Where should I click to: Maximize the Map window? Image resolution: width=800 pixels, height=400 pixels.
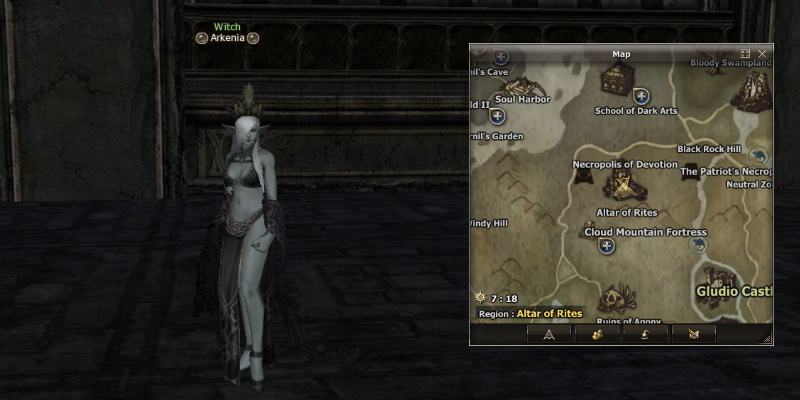point(746,54)
